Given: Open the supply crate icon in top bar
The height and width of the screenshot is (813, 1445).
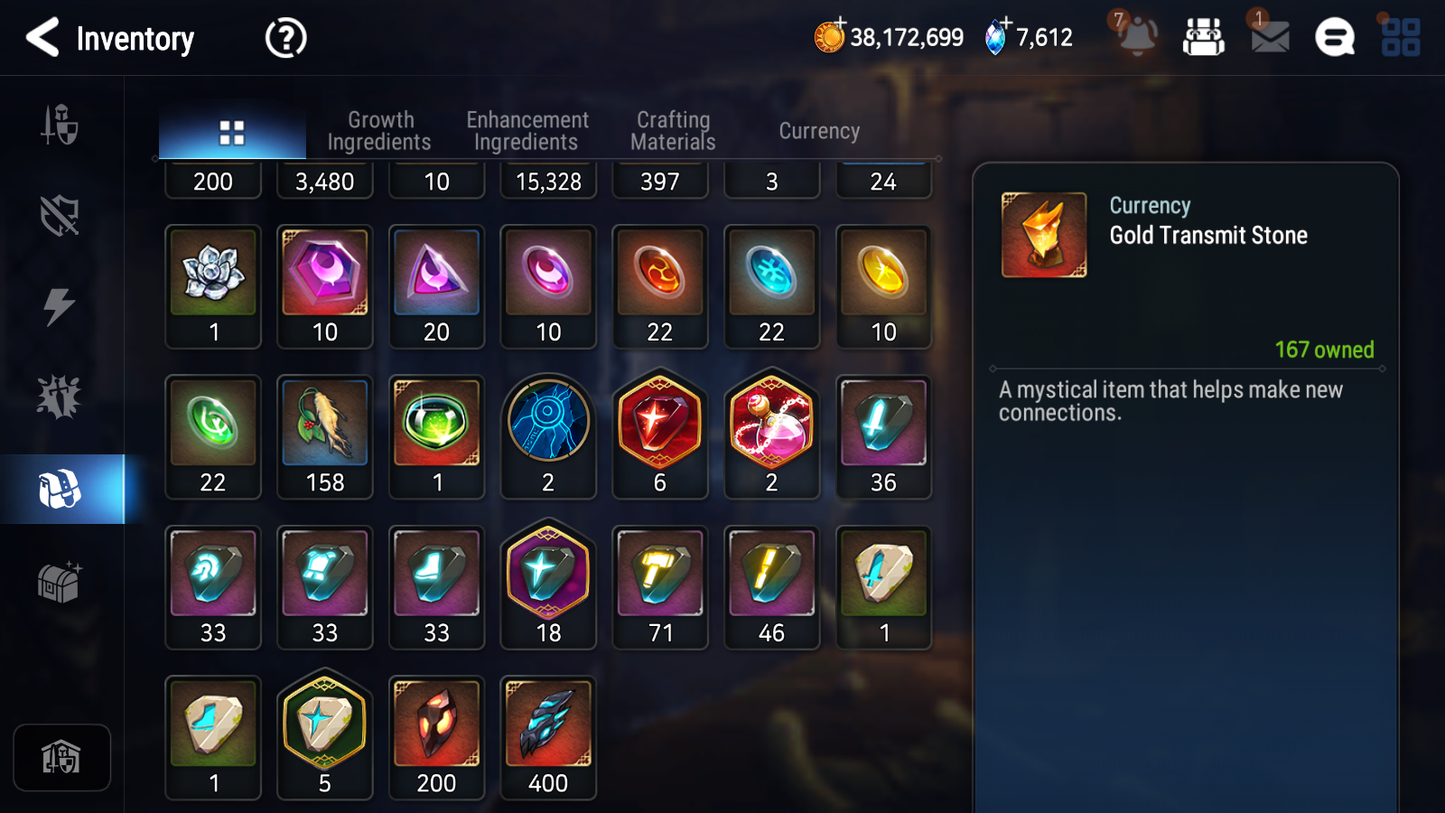Looking at the screenshot, I should click(x=1203, y=36).
